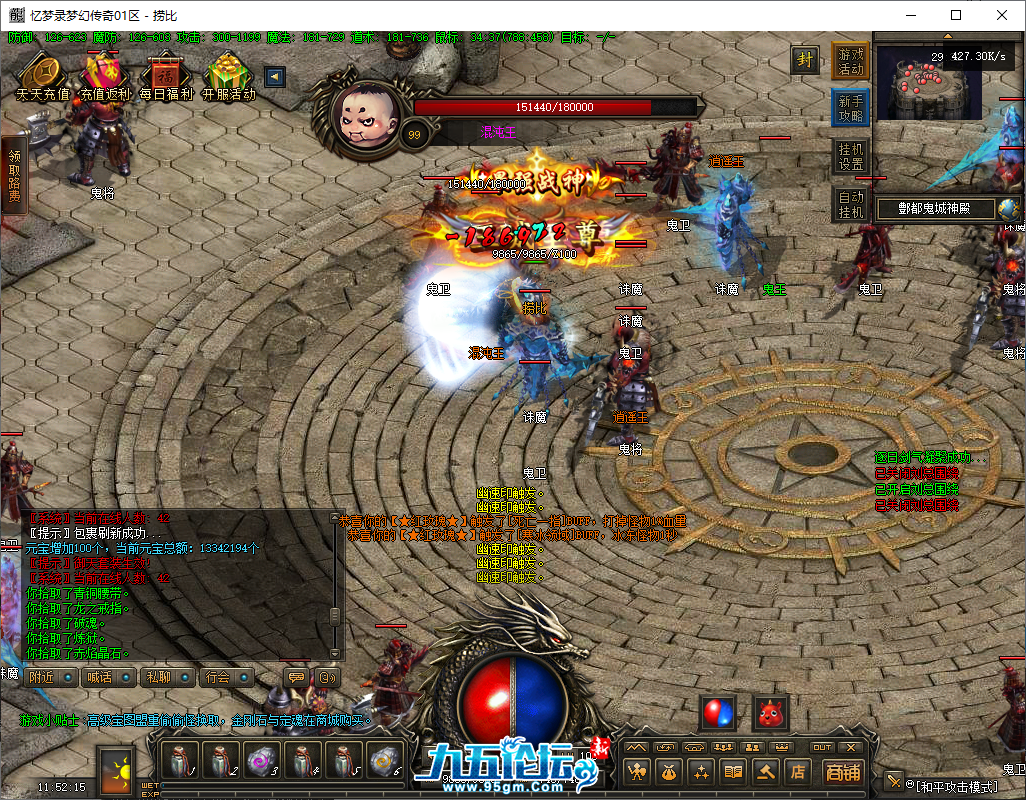Claim the 领取路费 travel fee side tab
This screenshot has height=800, width=1026.
[x=14, y=175]
